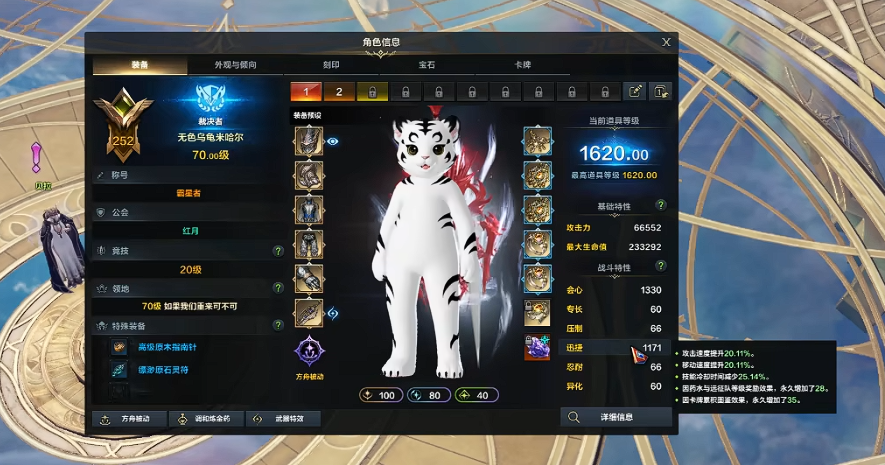Image resolution: width=885 pixels, height=465 pixels.
Task: Open the 武器特效 weapon effects button
Action: click(x=282, y=418)
